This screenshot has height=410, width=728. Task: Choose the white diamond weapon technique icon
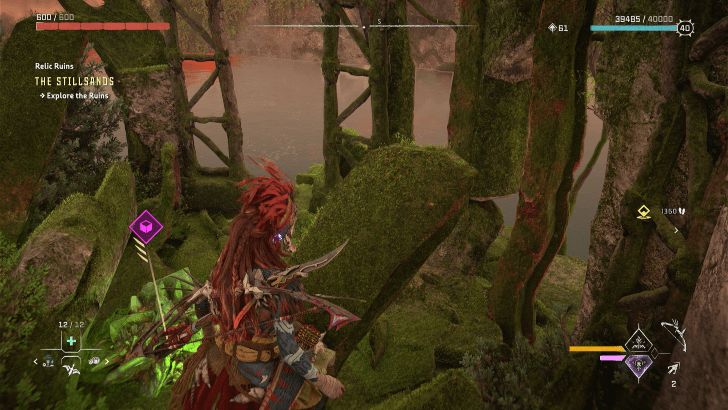tap(637, 340)
